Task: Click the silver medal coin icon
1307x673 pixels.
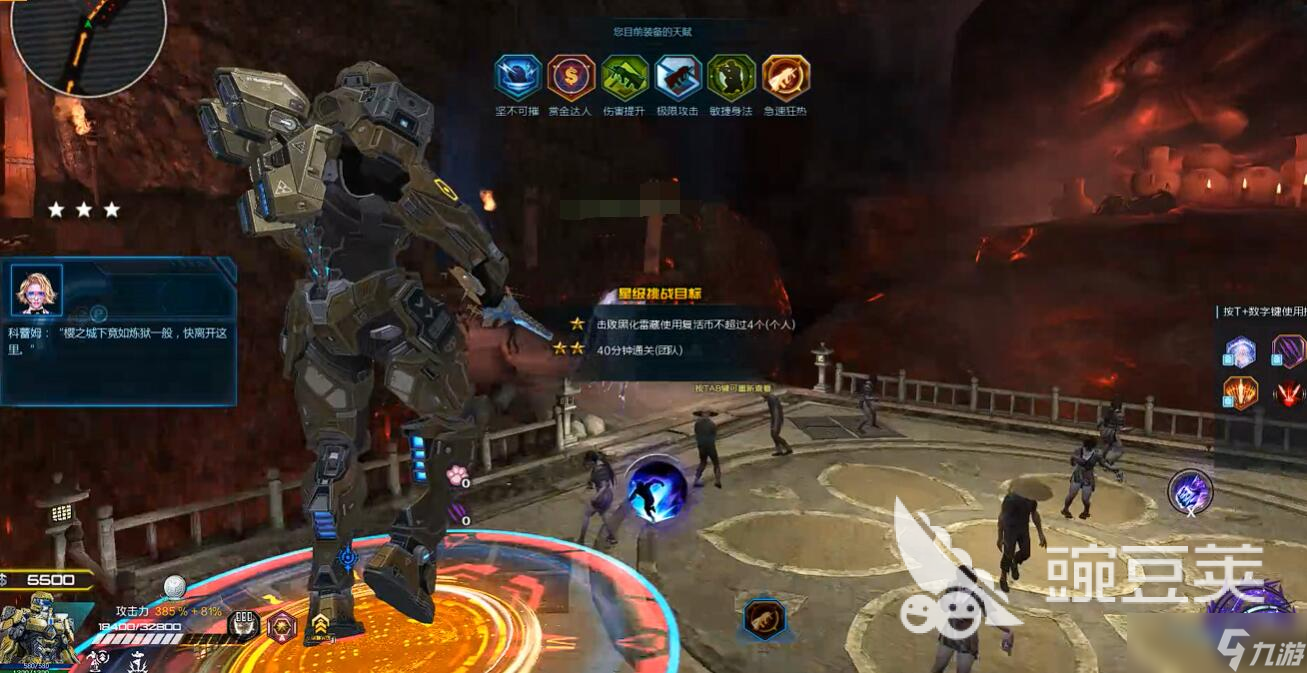Action: tap(175, 588)
